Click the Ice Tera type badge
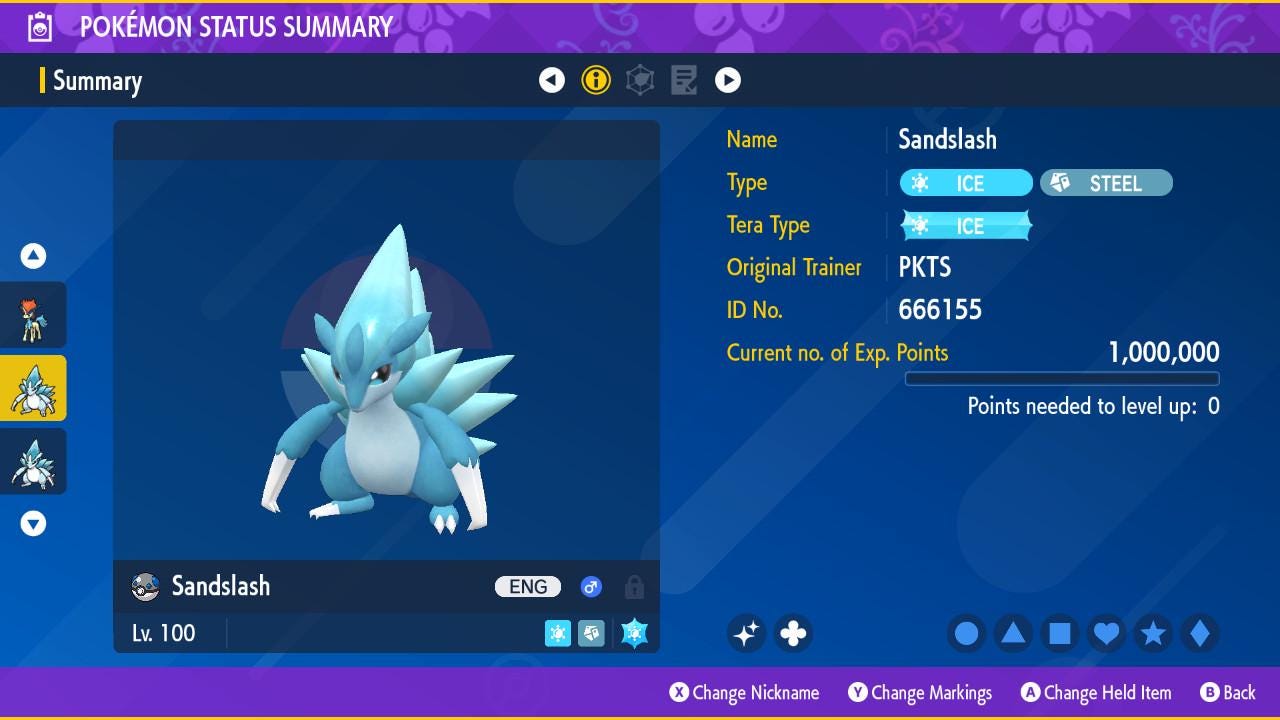The image size is (1280, 720). 966,226
